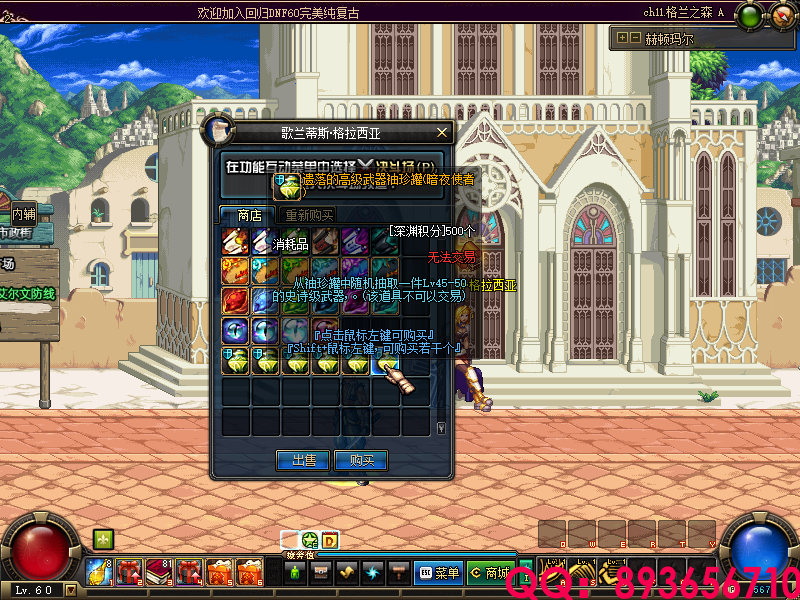This screenshot has width=800, height=600.
Task: Click the 购买 buy button
Action: tap(361, 460)
